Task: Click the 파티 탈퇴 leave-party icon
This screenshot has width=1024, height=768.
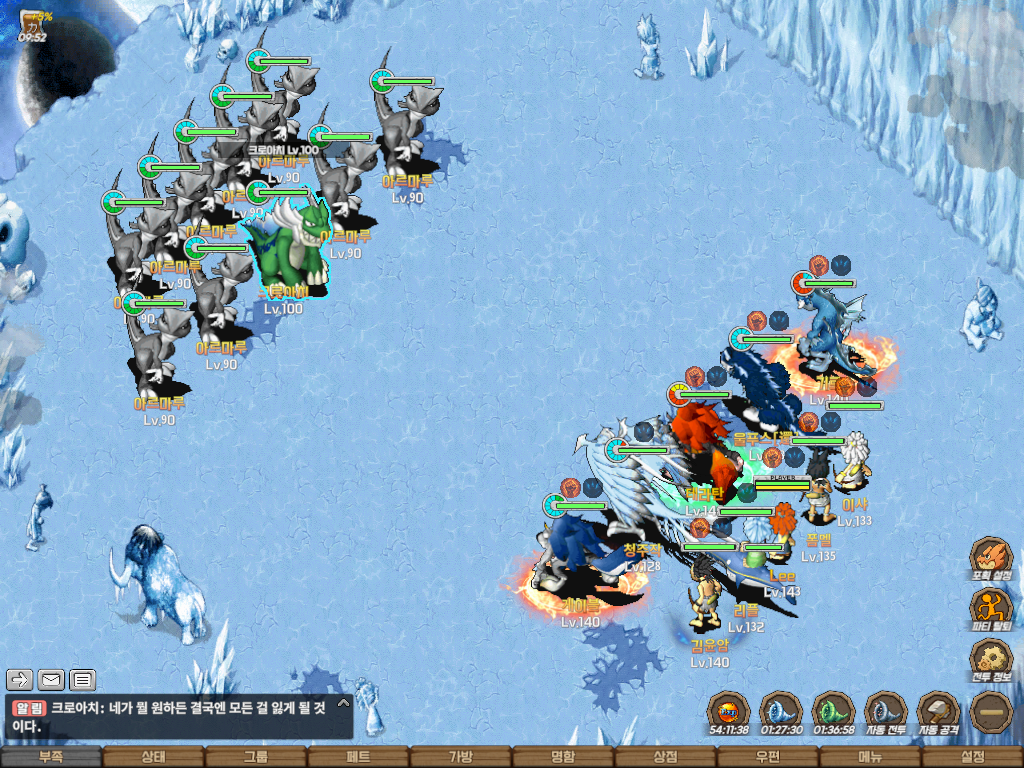Action: coord(991,607)
